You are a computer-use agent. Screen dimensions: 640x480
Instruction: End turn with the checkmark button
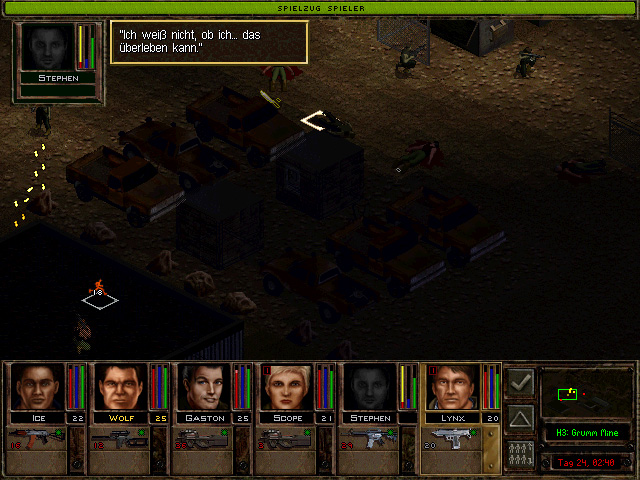point(520,381)
